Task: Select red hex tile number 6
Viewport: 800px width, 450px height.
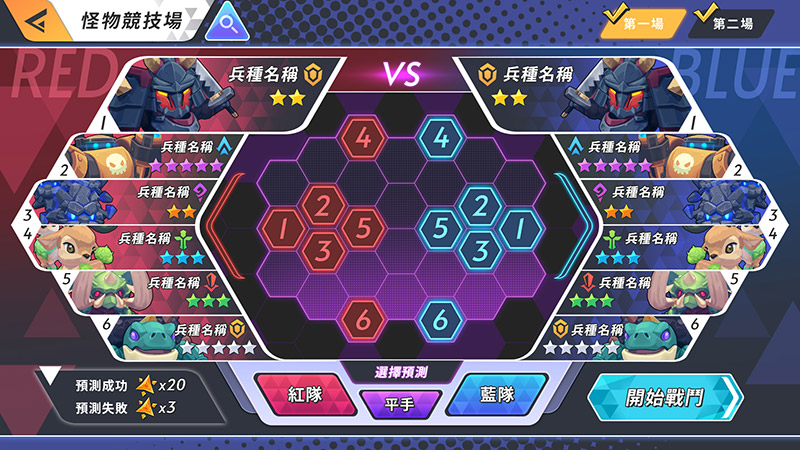Action: [366, 320]
